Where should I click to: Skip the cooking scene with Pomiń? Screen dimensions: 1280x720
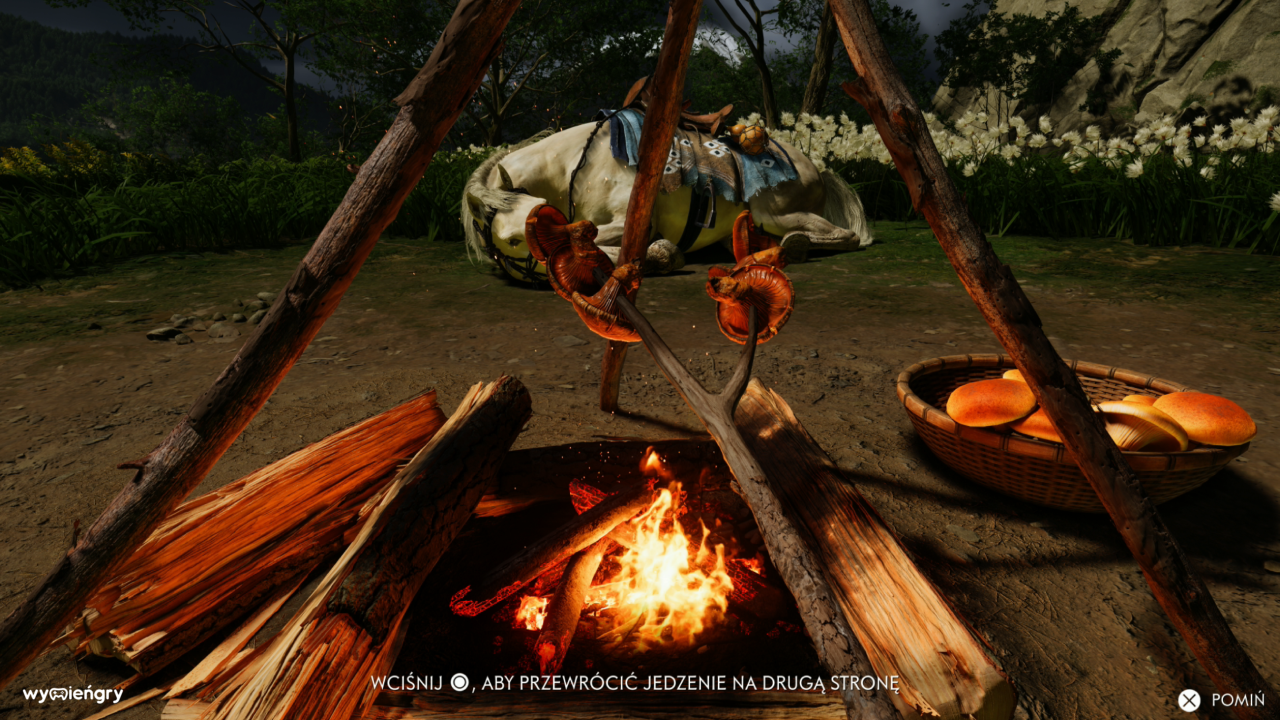[x=1221, y=700]
